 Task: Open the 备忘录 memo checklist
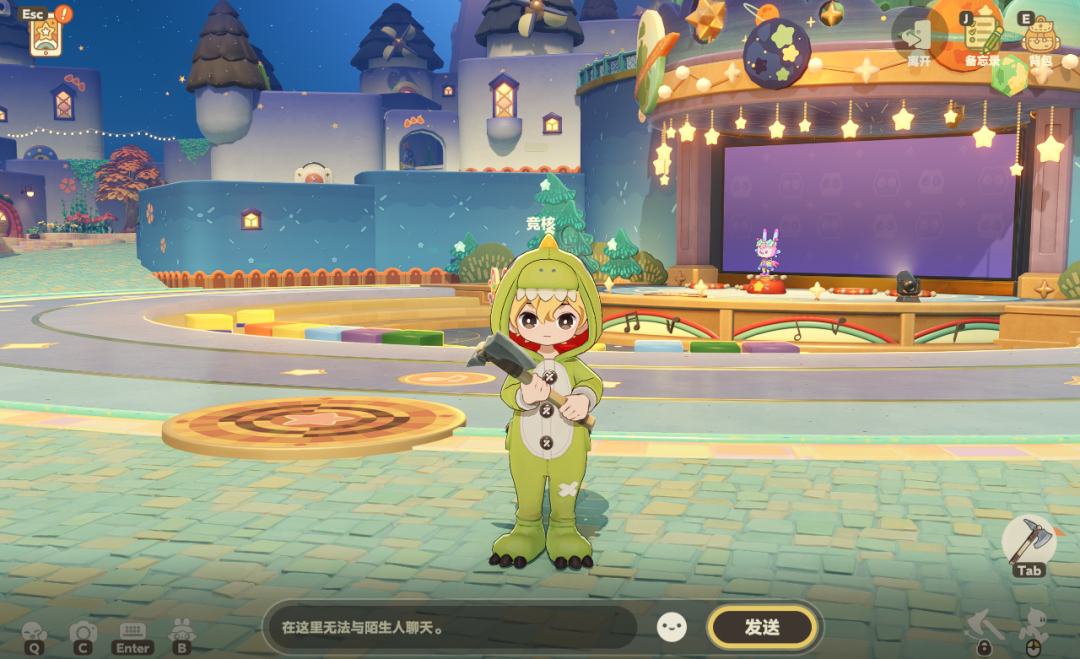[x=982, y=38]
